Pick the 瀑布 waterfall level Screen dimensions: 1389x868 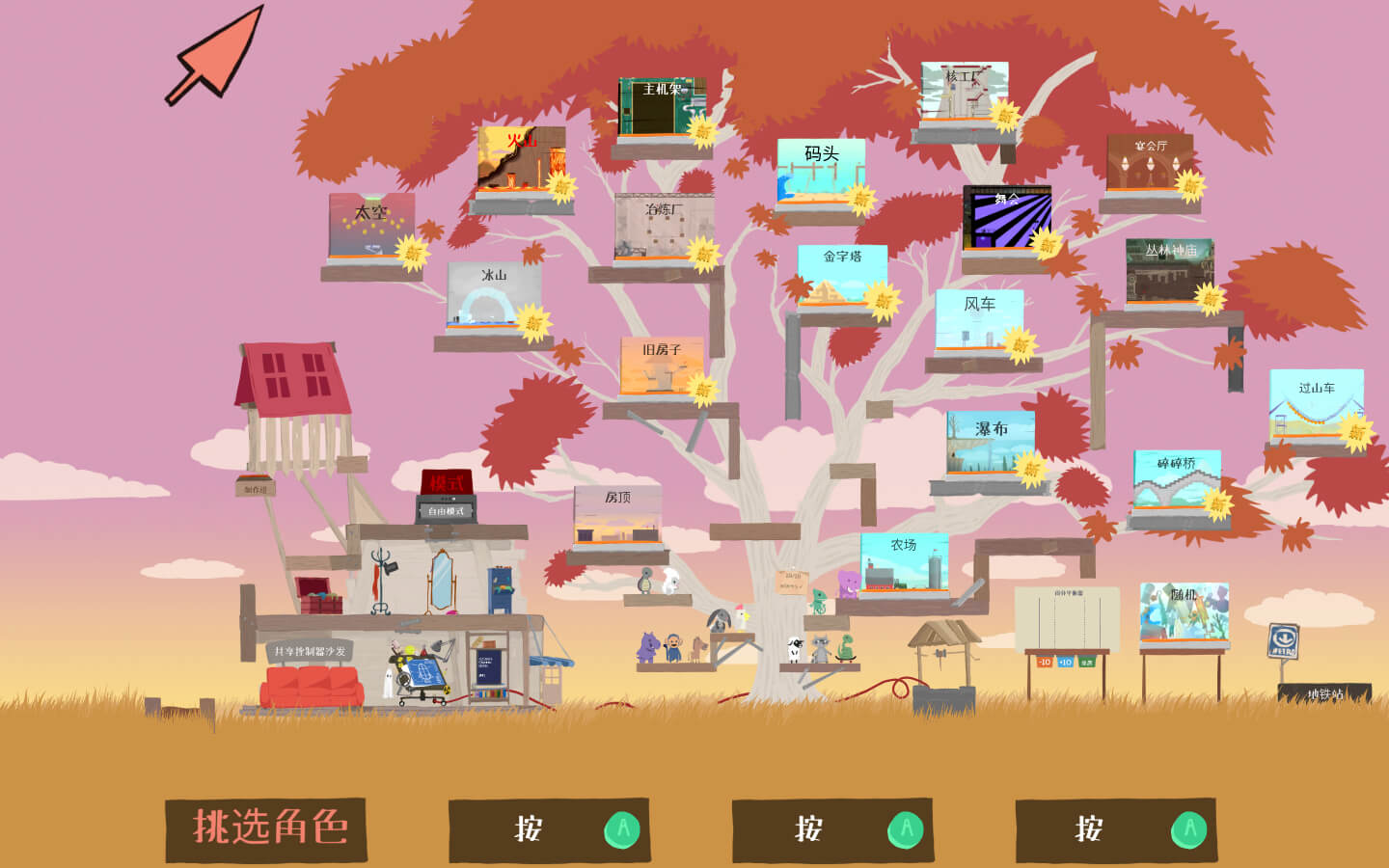coord(990,444)
